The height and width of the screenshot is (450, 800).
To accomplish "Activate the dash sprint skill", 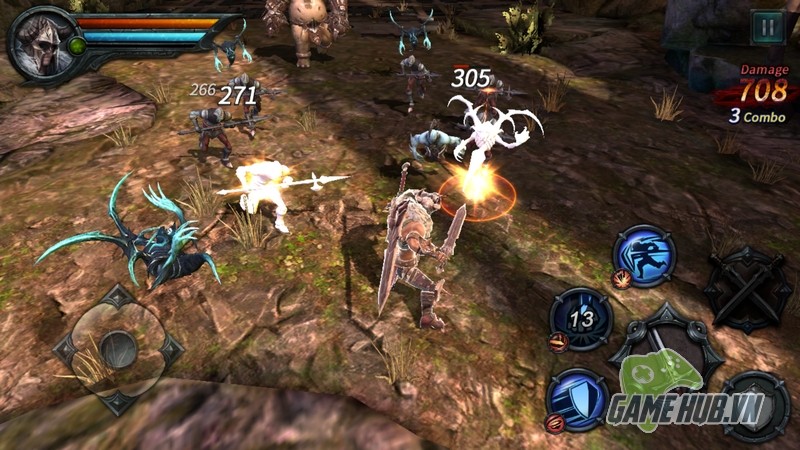I will (x=644, y=255).
